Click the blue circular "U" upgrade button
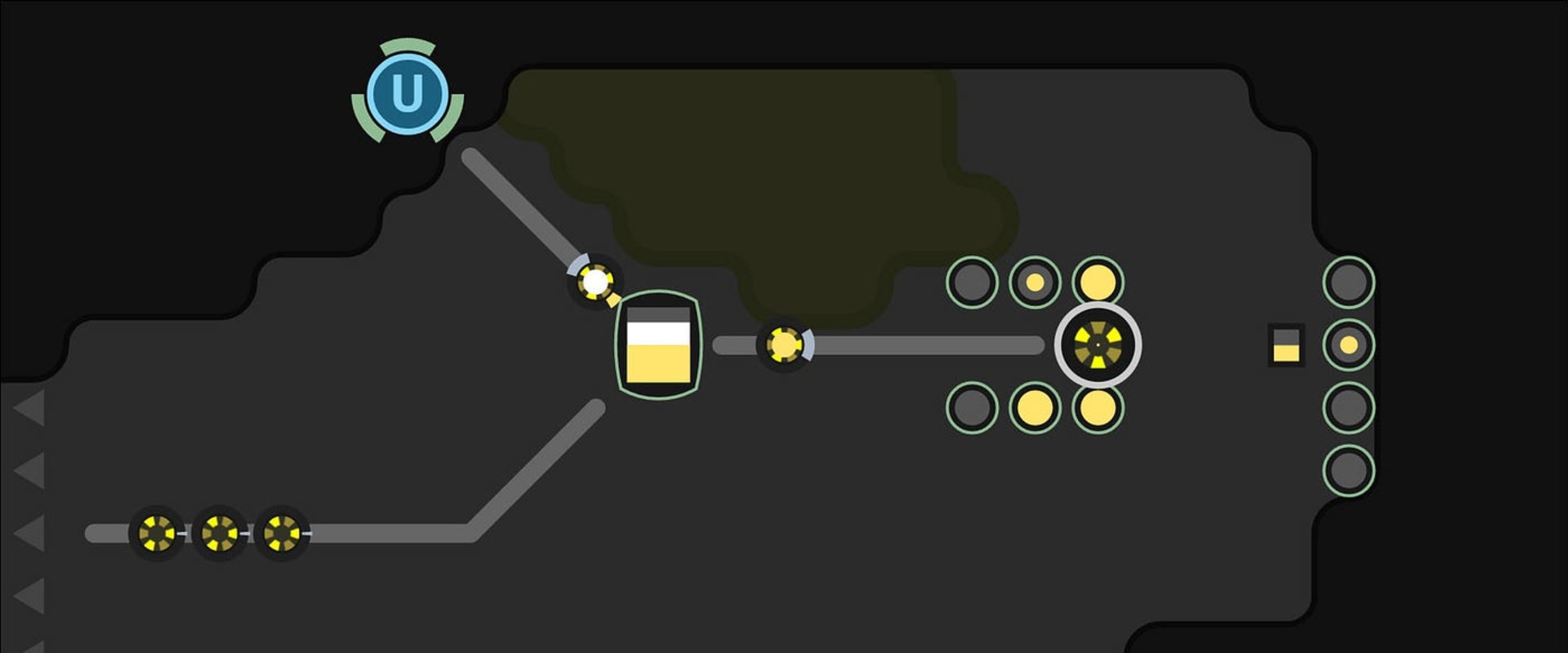 point(408,91)
